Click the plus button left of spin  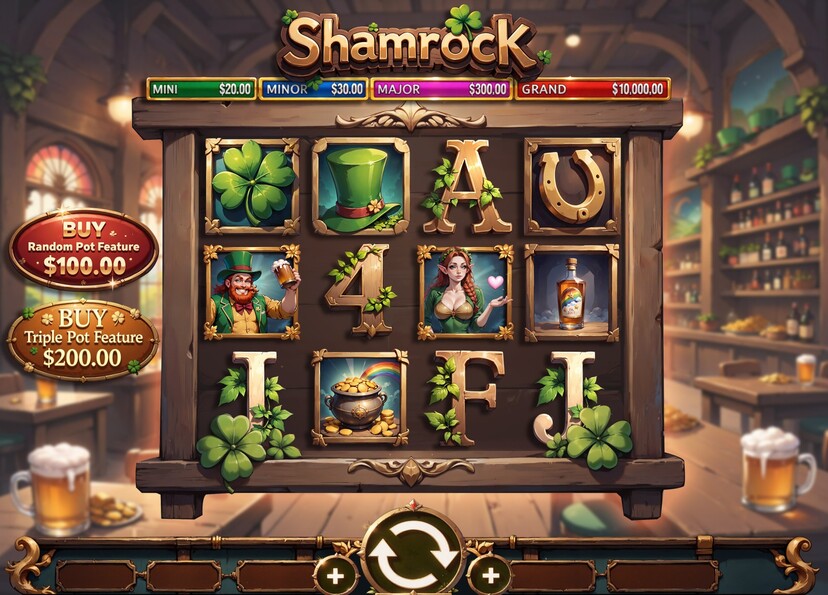(335, 576)
